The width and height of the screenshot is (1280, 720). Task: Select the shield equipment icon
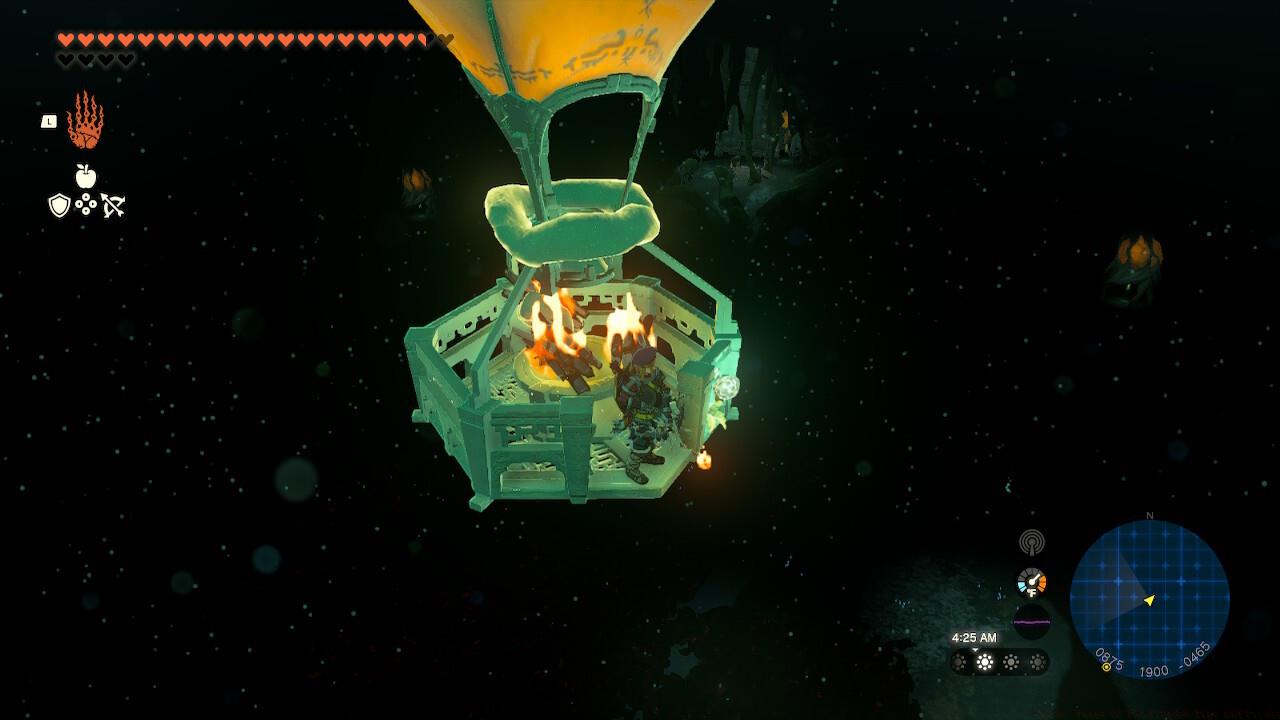[58, 203]
